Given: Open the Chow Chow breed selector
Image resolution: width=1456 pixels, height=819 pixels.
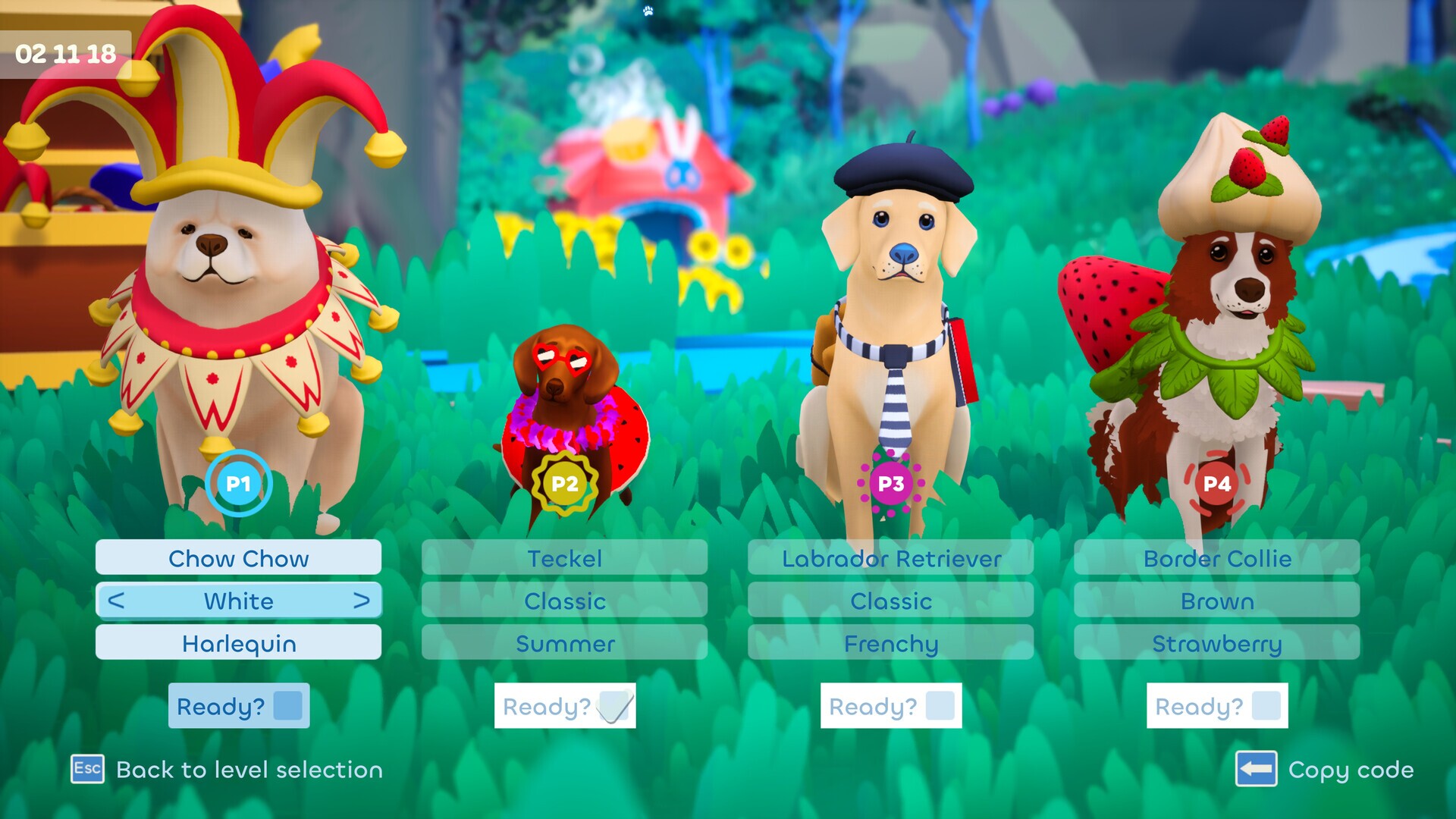Looking at the screenshot, I should point(238,559).
